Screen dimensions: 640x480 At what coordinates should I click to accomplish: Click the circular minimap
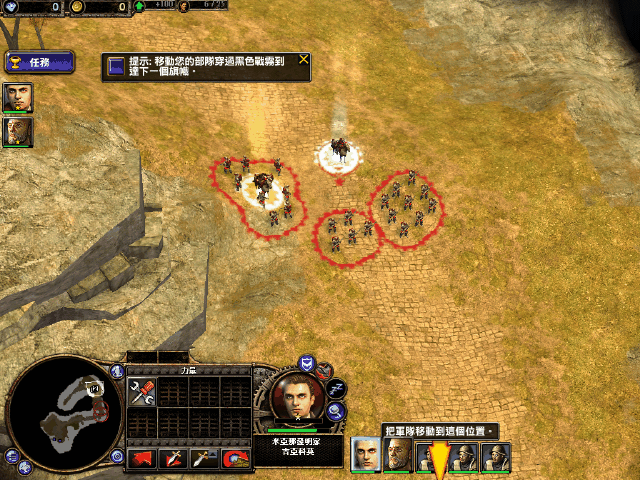[62, 413]
